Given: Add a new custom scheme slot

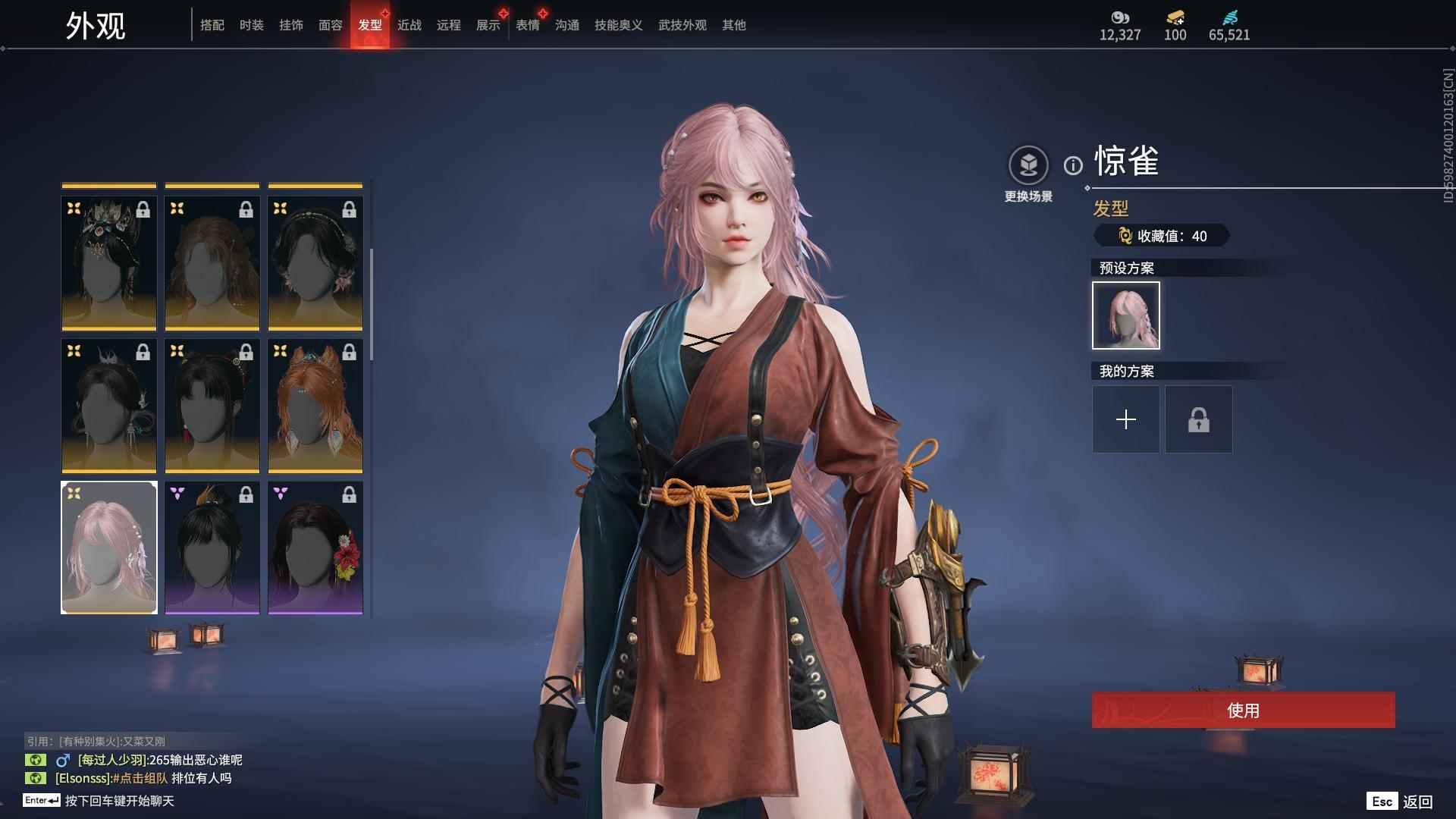Looking at the screenshot, I should [x=1125, y=419].
